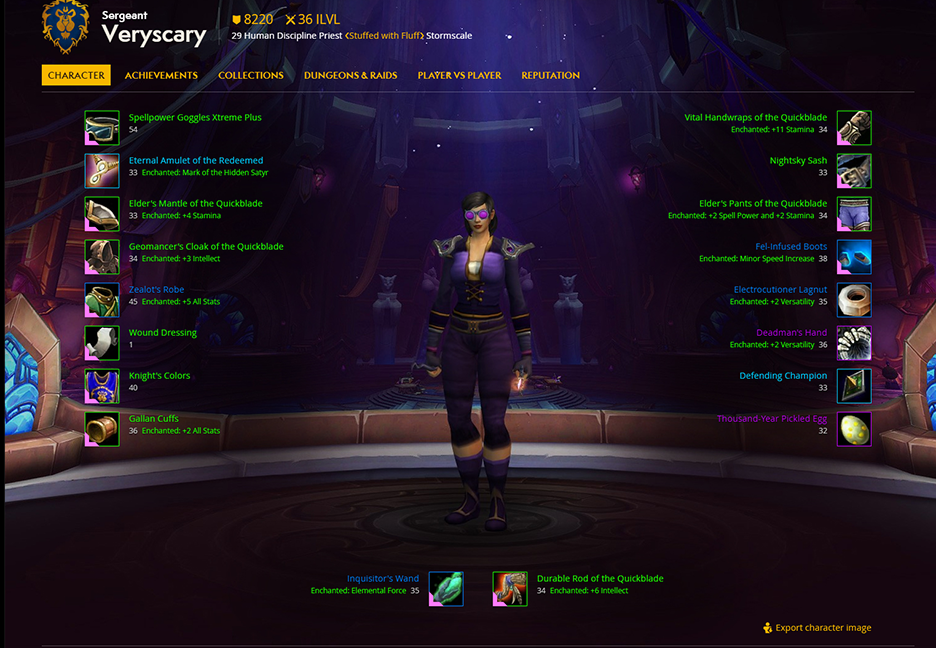Select the Spellpower Goggles Xtreme Plus icon
The image size is (936, 648).
[102, 128]
